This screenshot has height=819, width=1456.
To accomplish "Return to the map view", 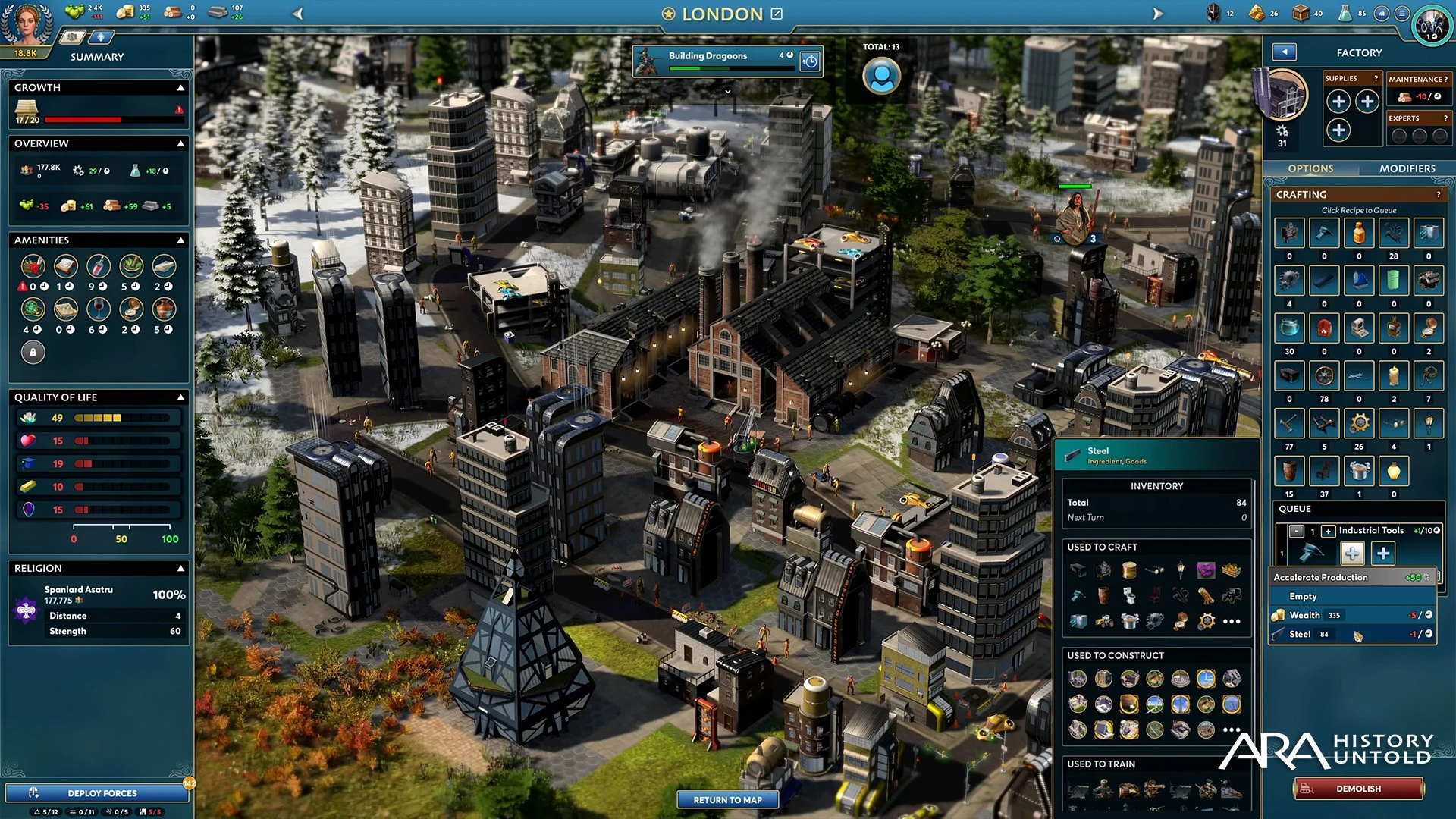I will [727, 799].
